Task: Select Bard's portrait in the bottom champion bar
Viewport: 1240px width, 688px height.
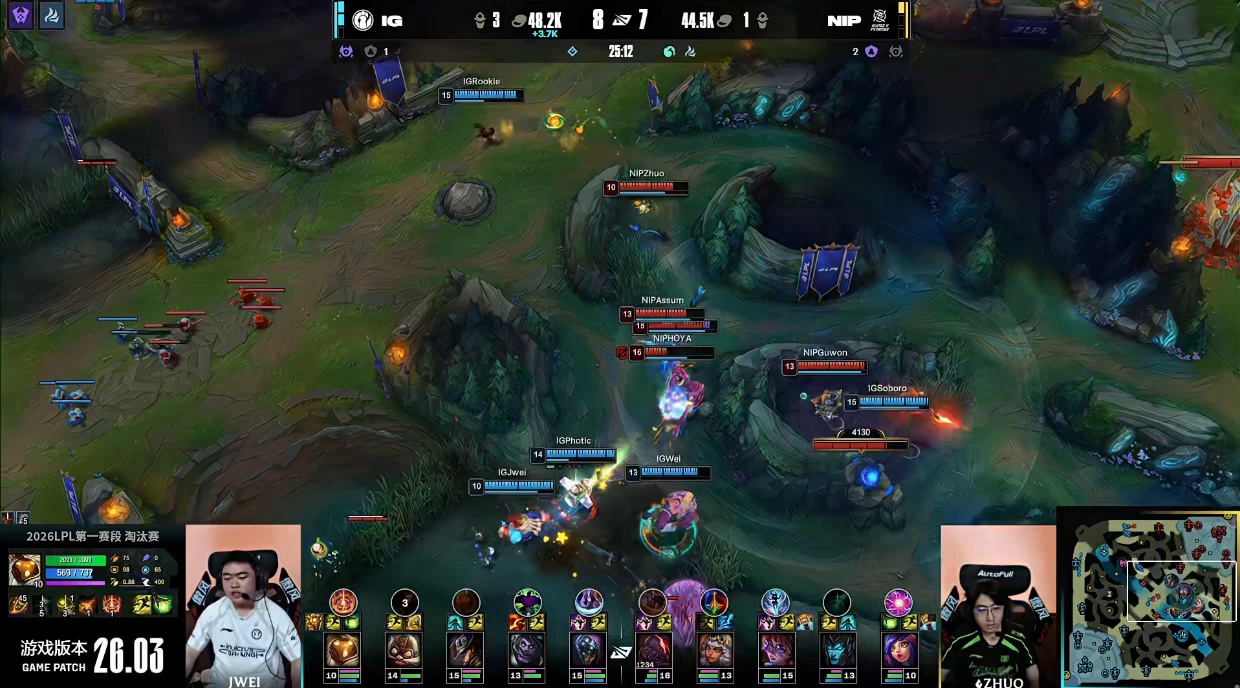Action: (342, 650)
